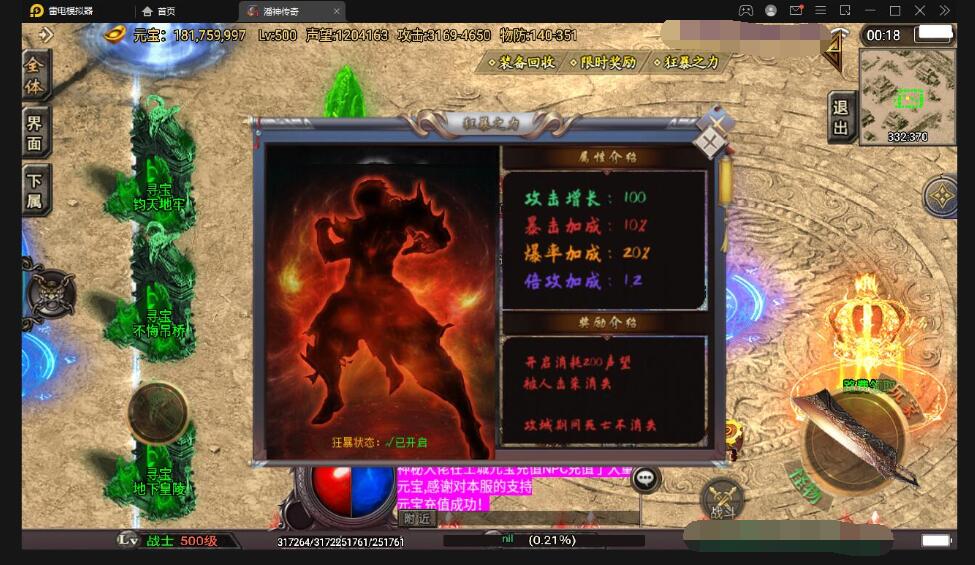Viewport: 975px width, 565px height.
Task: Switch chat channel with 附近 button
Action: click(x=418, y=518)
